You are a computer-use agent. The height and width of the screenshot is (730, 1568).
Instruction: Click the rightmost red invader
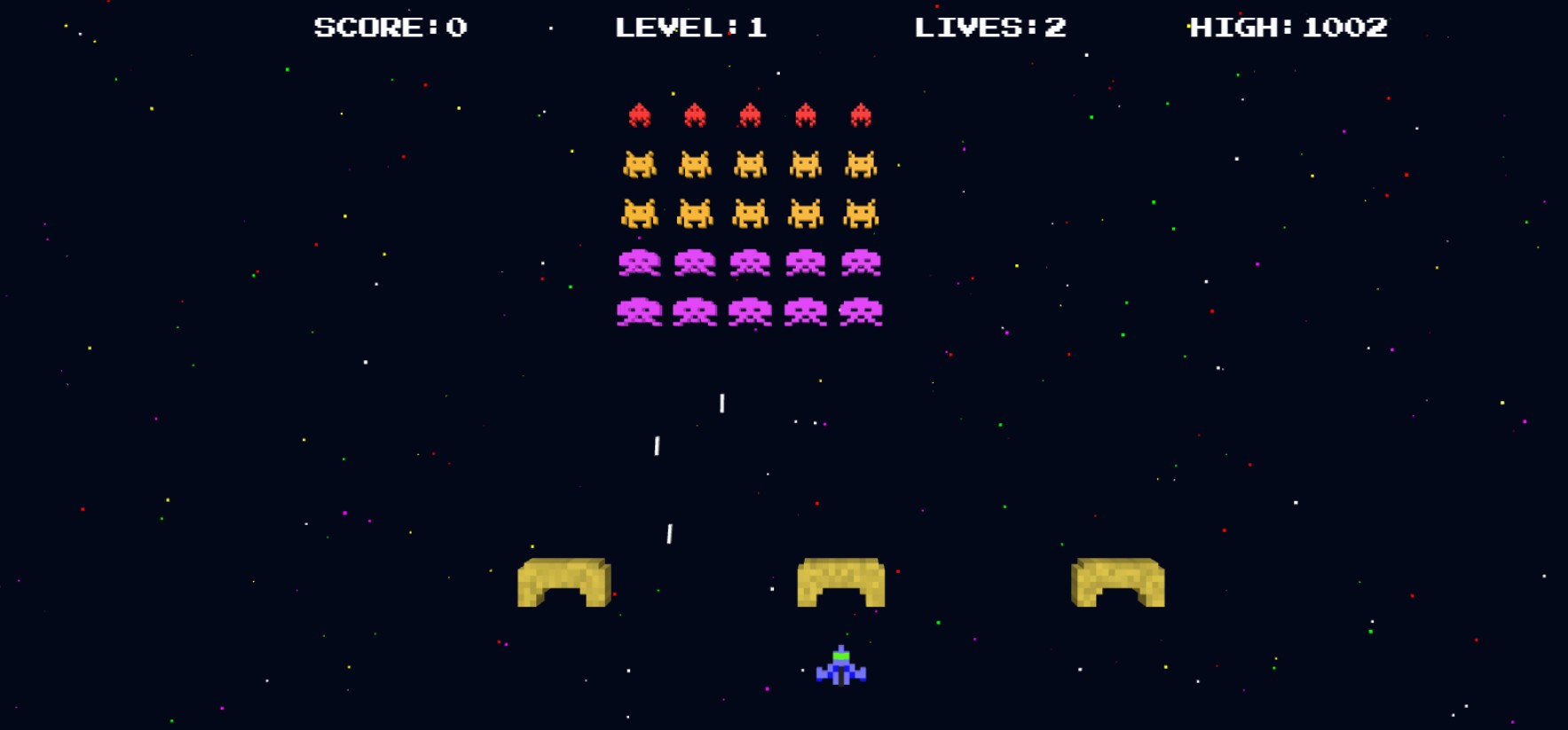(x=858, y=113)
